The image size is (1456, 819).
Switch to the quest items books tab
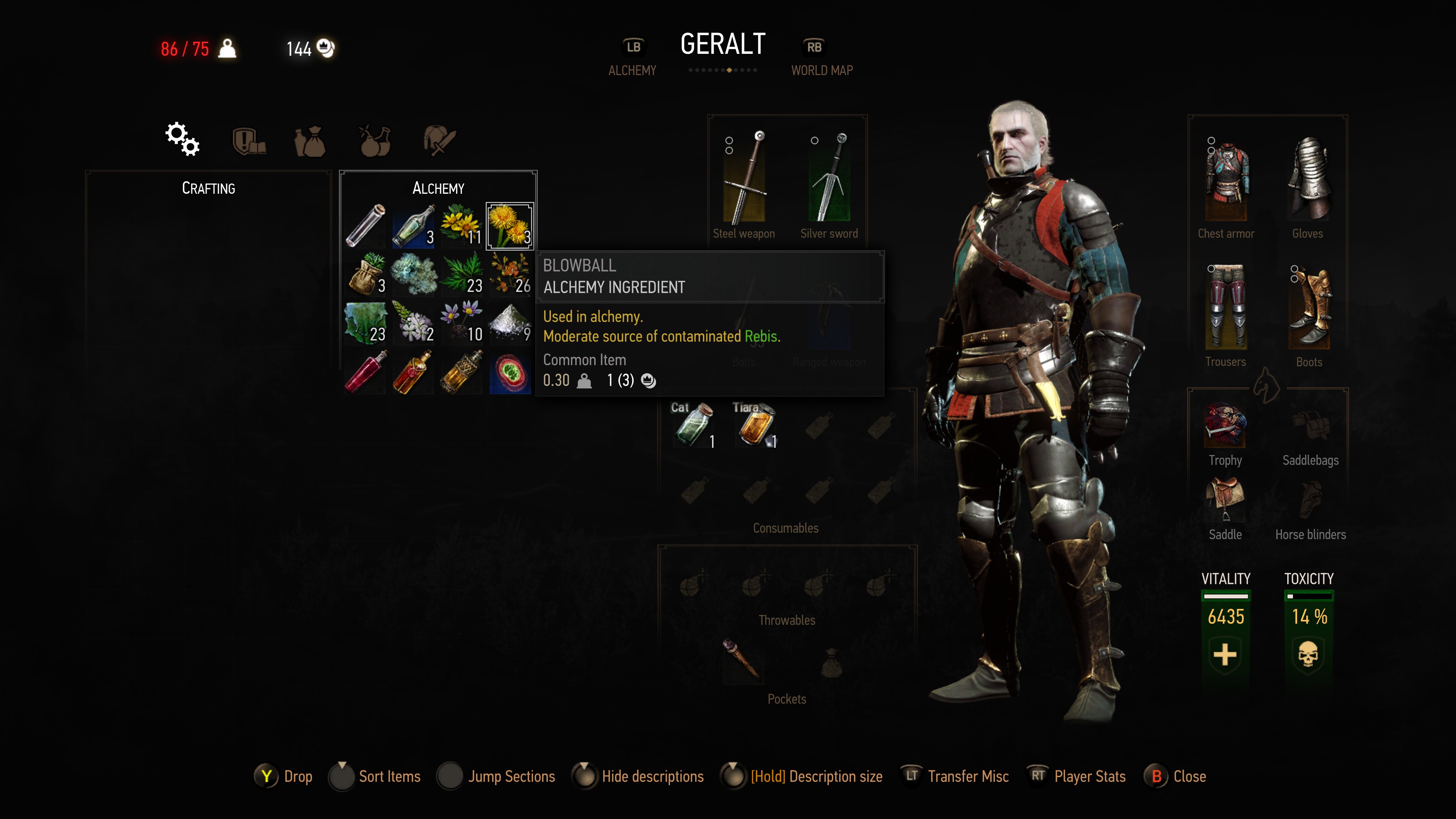(249, 140)
